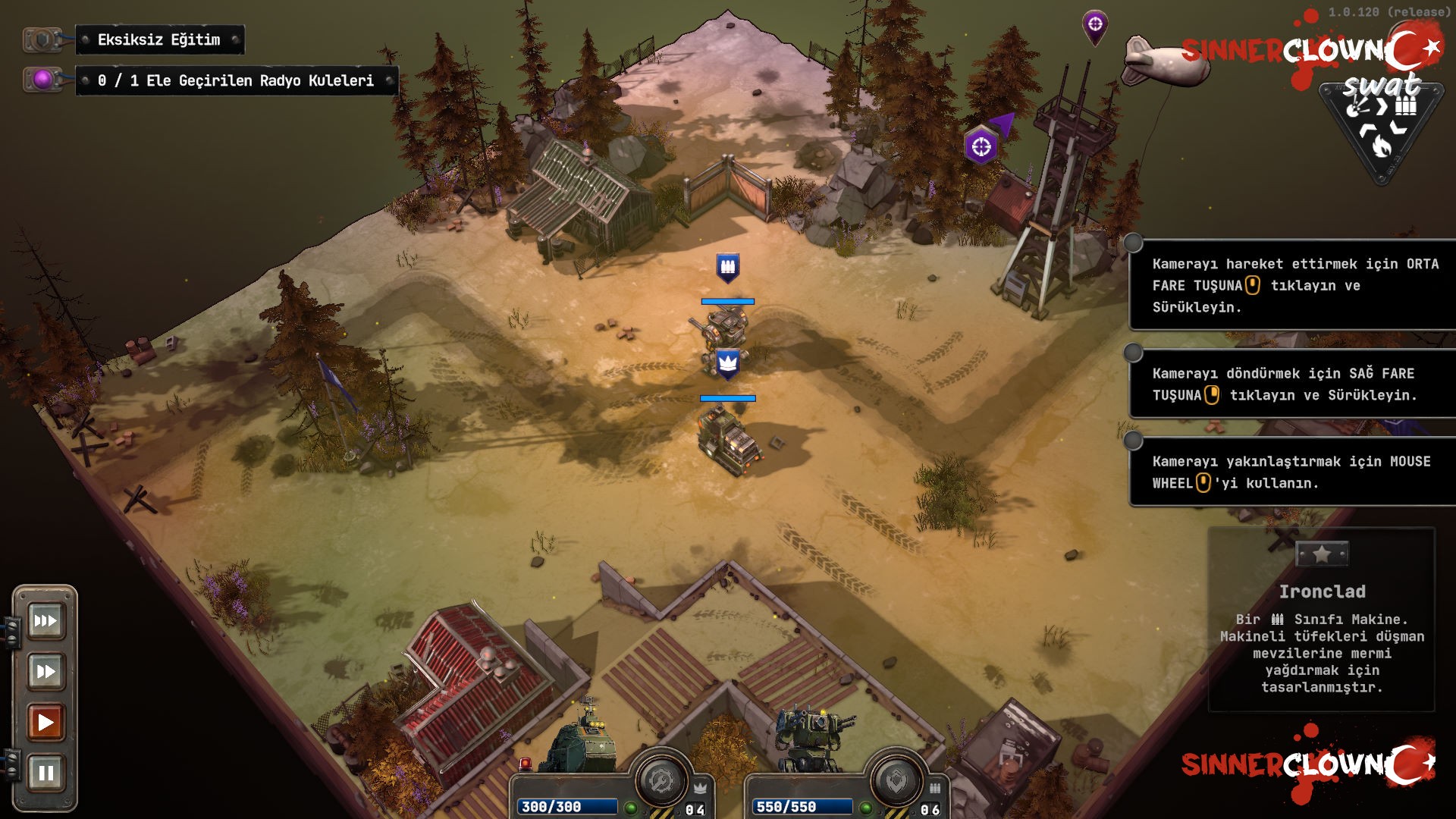Select the red normal-speed play button
The image size is (1456, 819).
[x=45, y=722]
